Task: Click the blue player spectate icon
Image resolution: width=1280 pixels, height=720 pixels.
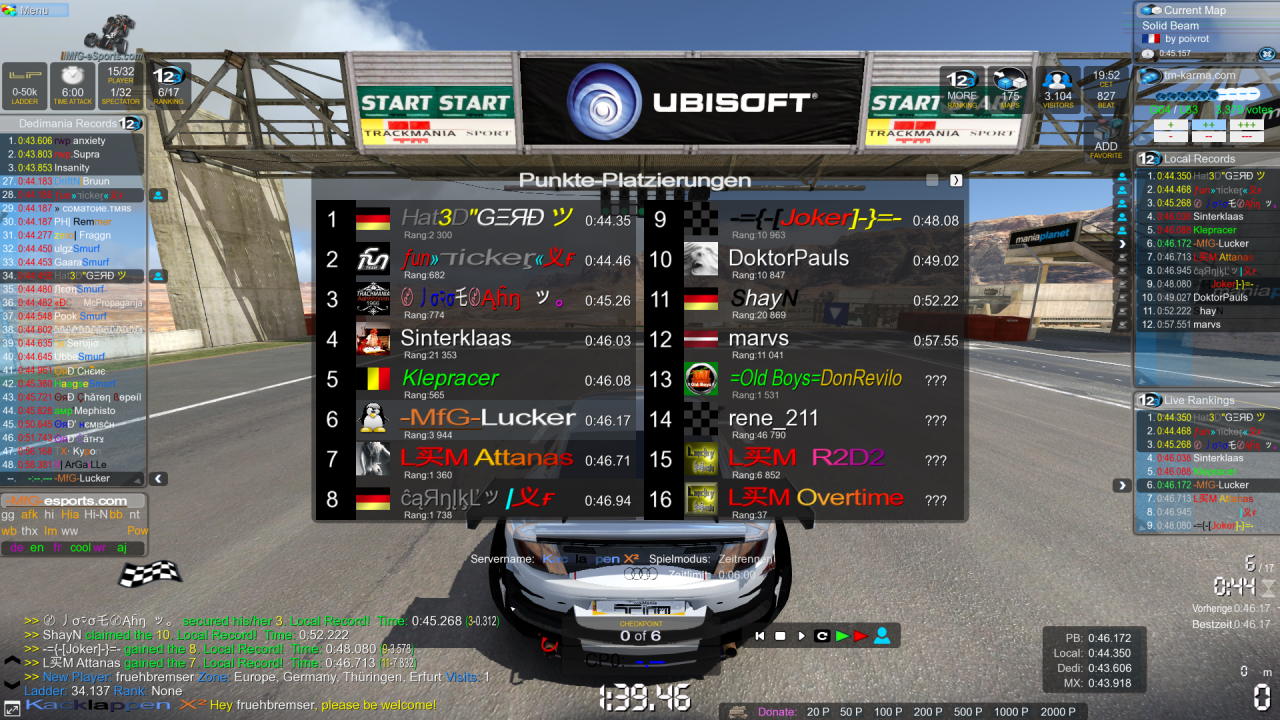Action: pyautogui.click(x=881, y=636)
